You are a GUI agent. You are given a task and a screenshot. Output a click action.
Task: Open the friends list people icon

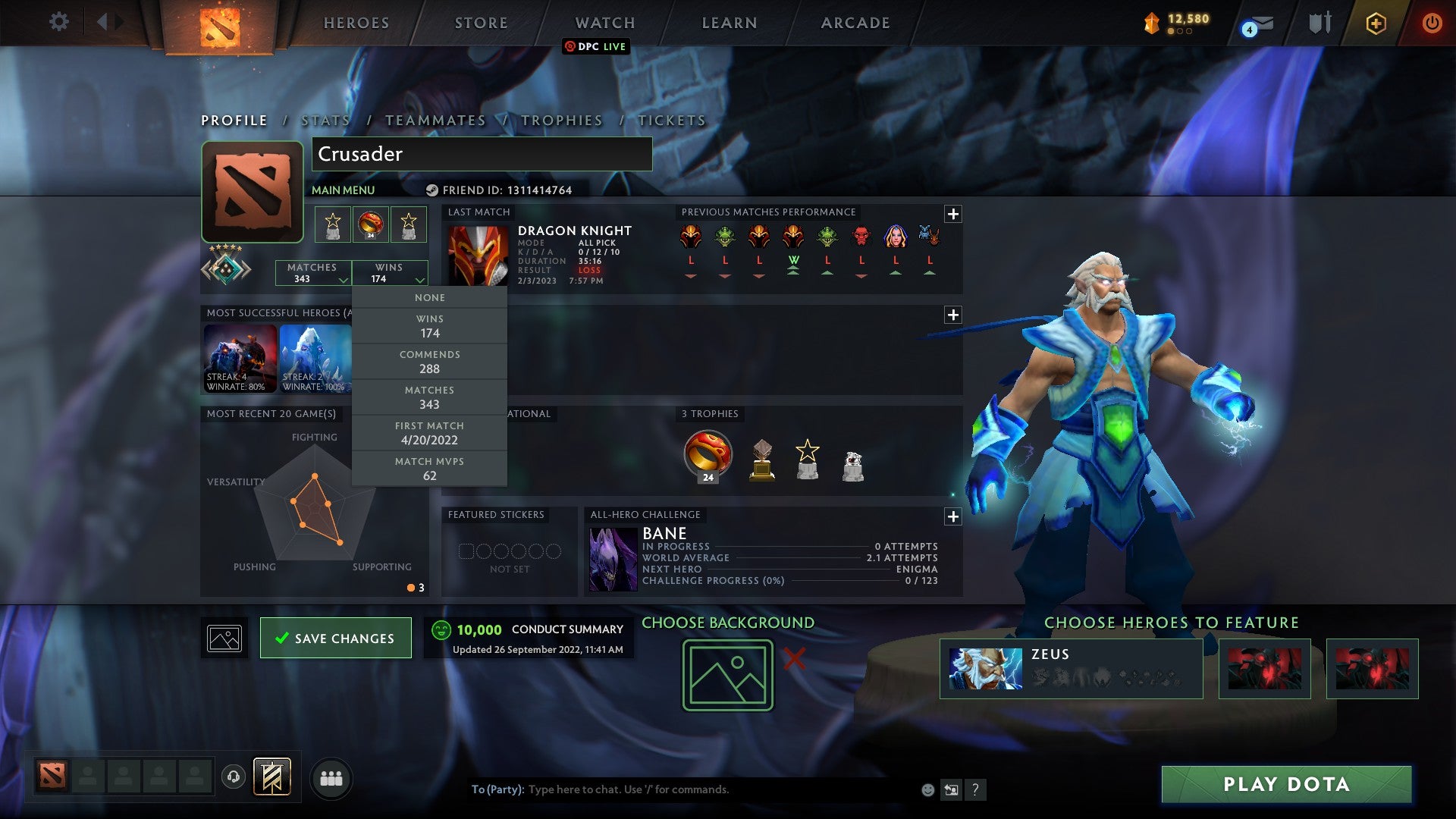click(x=331, y=777)
